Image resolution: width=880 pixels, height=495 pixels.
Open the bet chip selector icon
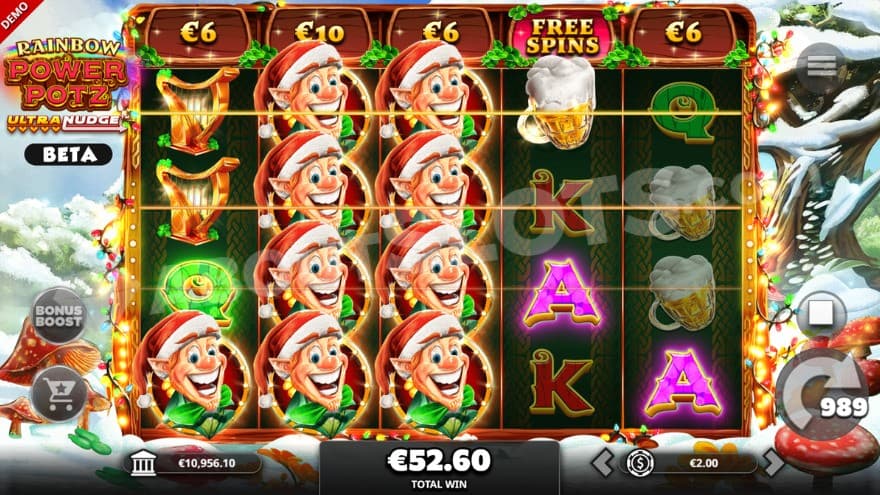[640, 462]
